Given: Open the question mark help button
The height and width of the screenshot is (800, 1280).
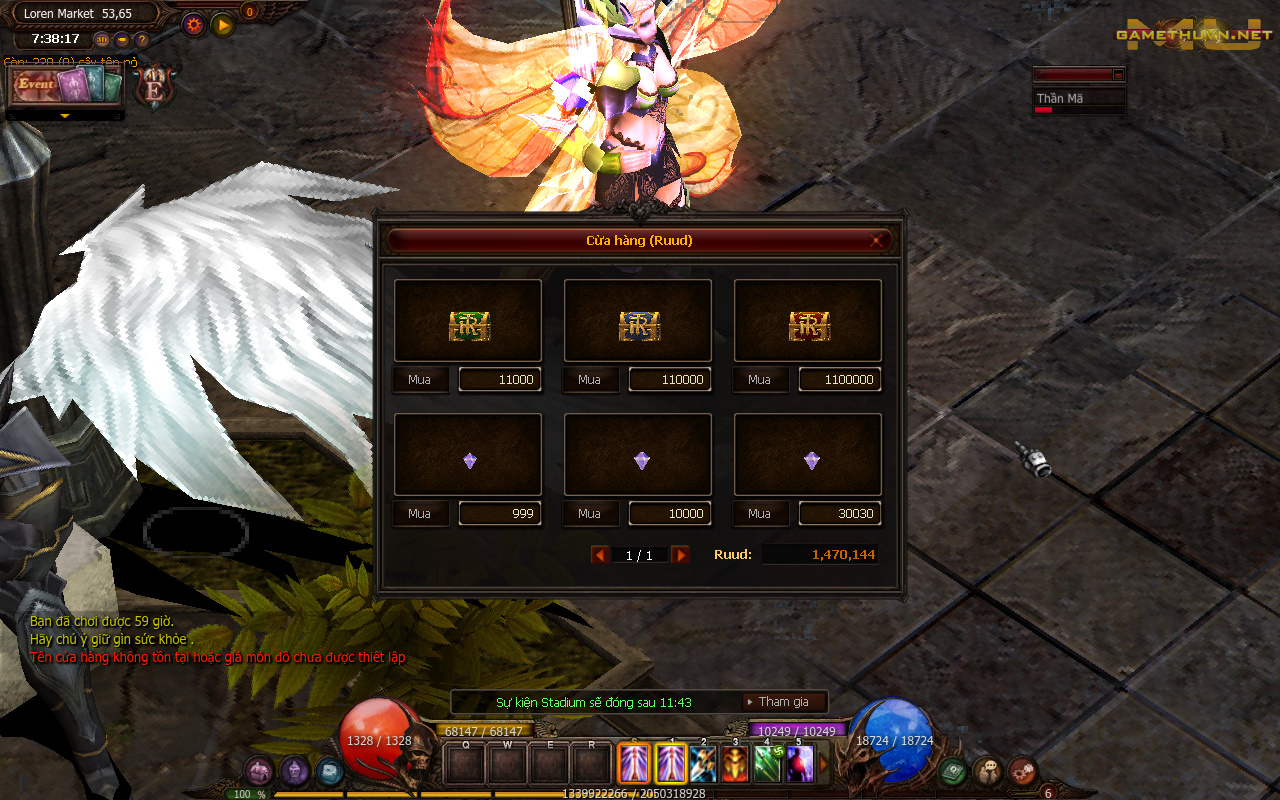Looking at the screenshot, I should click(142, 40).
